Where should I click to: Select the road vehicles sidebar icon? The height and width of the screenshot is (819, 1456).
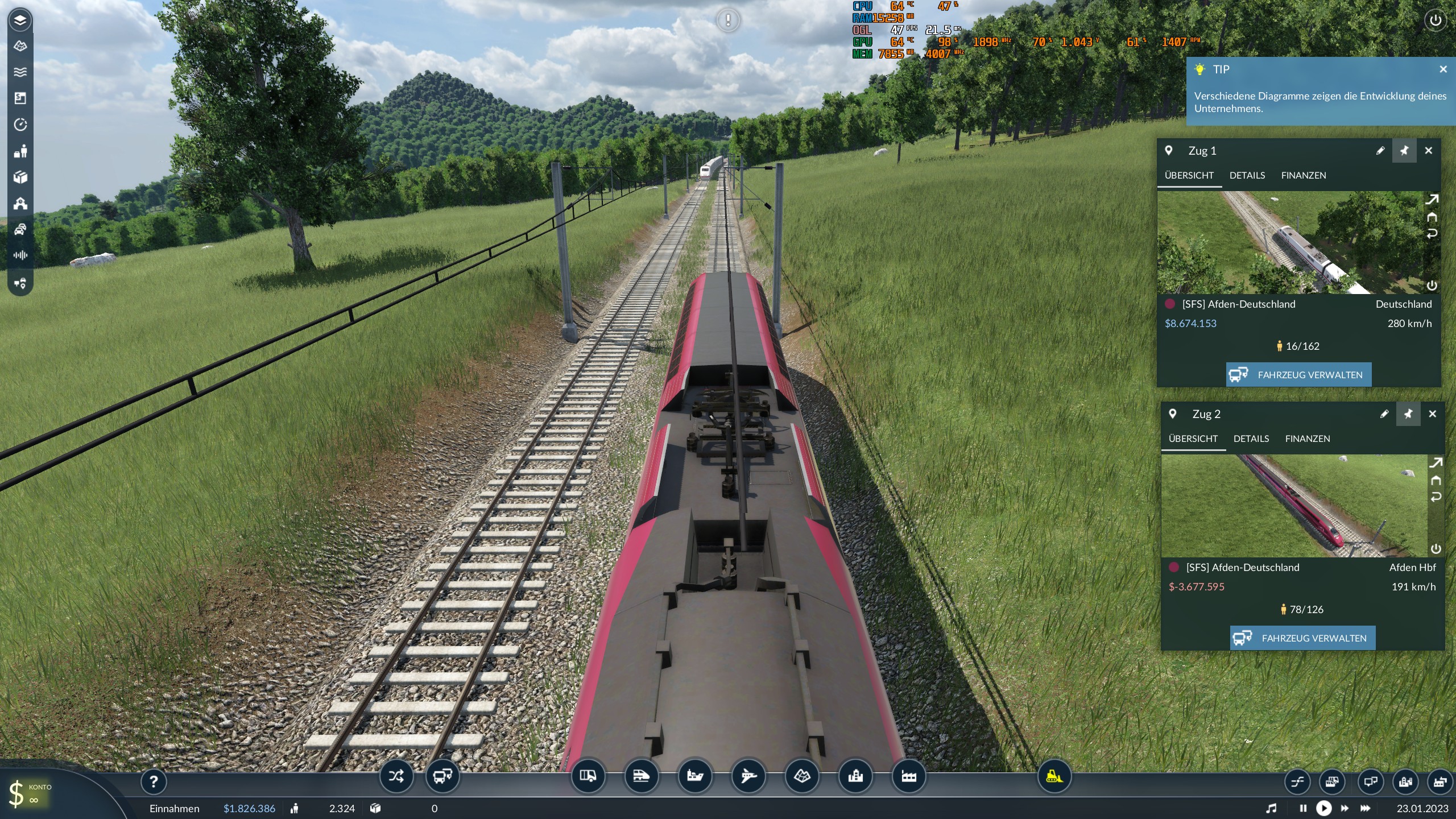(x=20, y=230)
